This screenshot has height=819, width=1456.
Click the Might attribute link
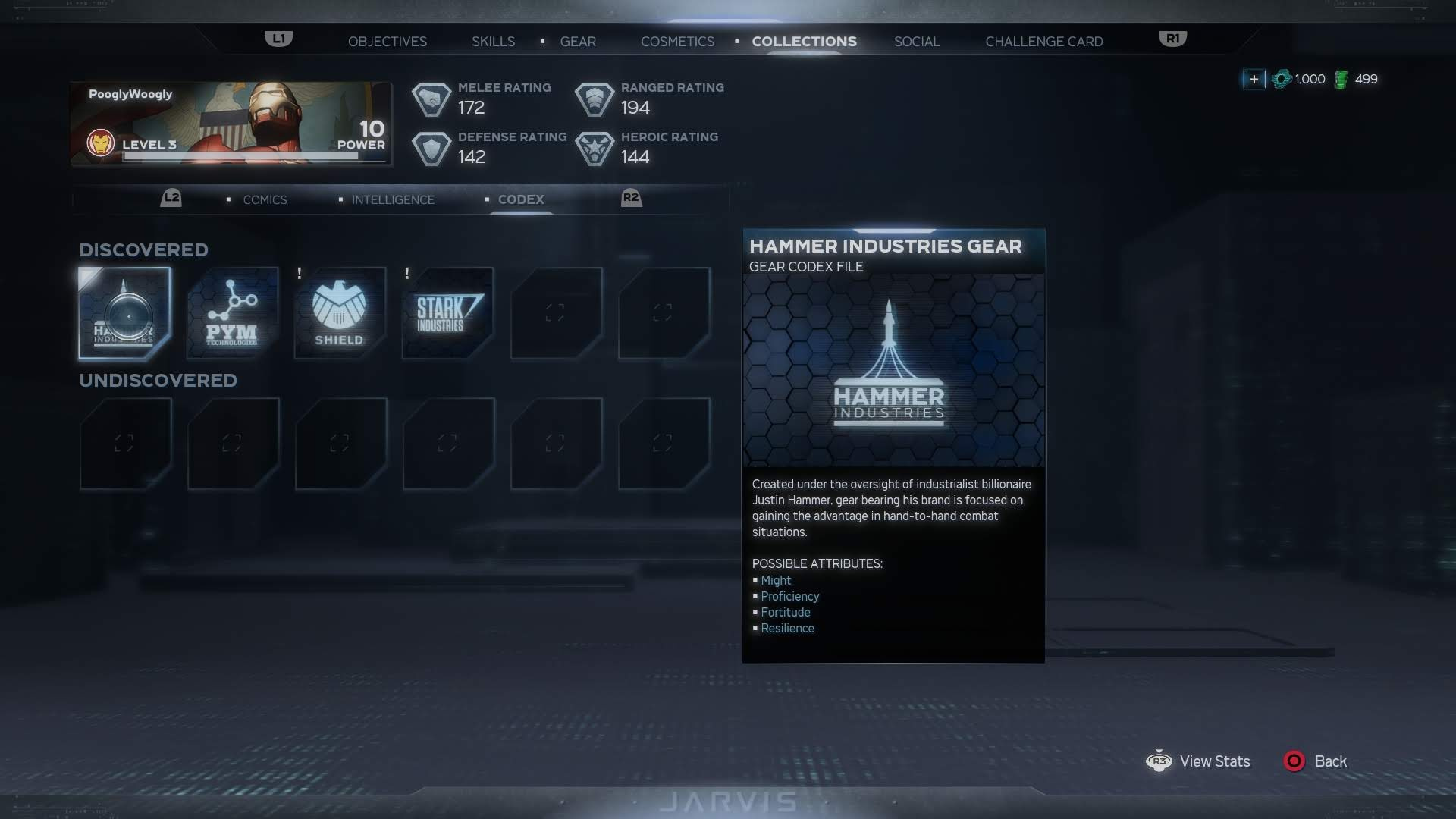(776, 580)
